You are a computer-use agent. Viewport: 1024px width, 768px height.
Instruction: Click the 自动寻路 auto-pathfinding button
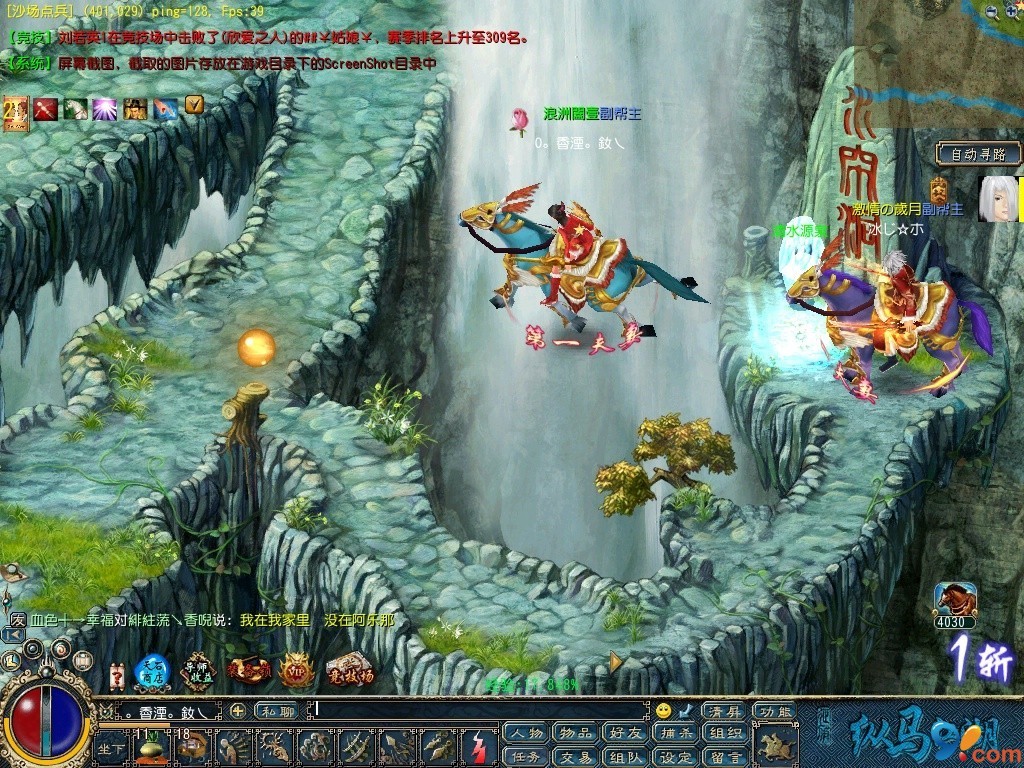point(978,154)
